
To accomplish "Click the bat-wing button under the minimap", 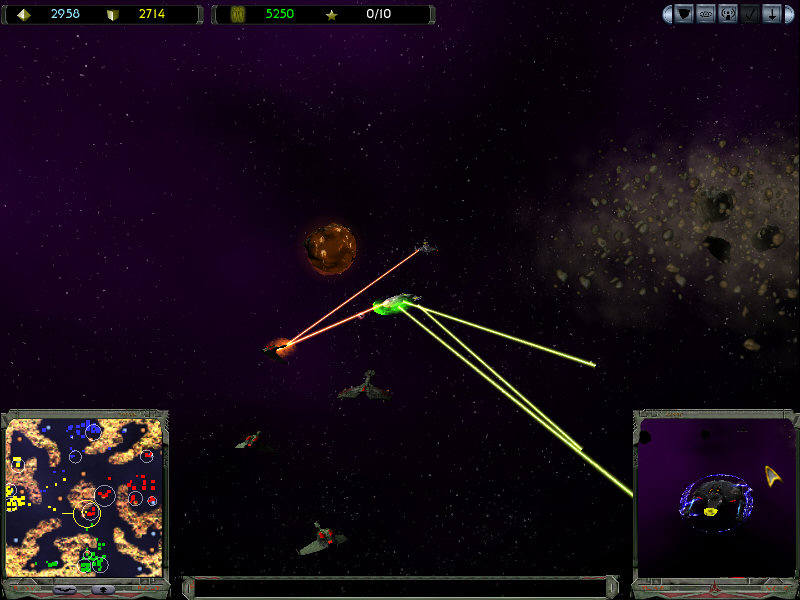I will pos(66,589).
